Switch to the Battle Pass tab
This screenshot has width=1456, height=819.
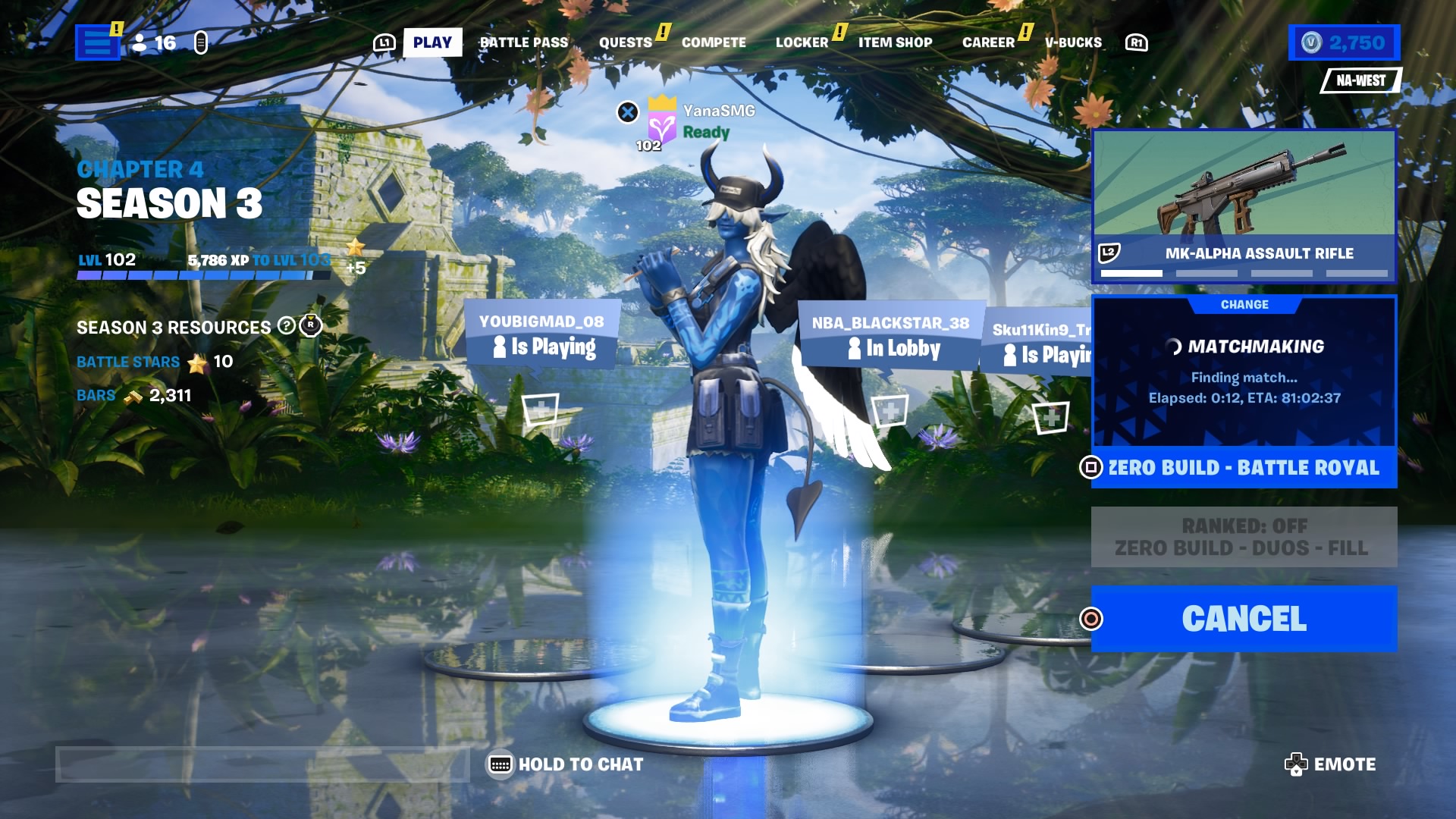[x=524, y=42]
